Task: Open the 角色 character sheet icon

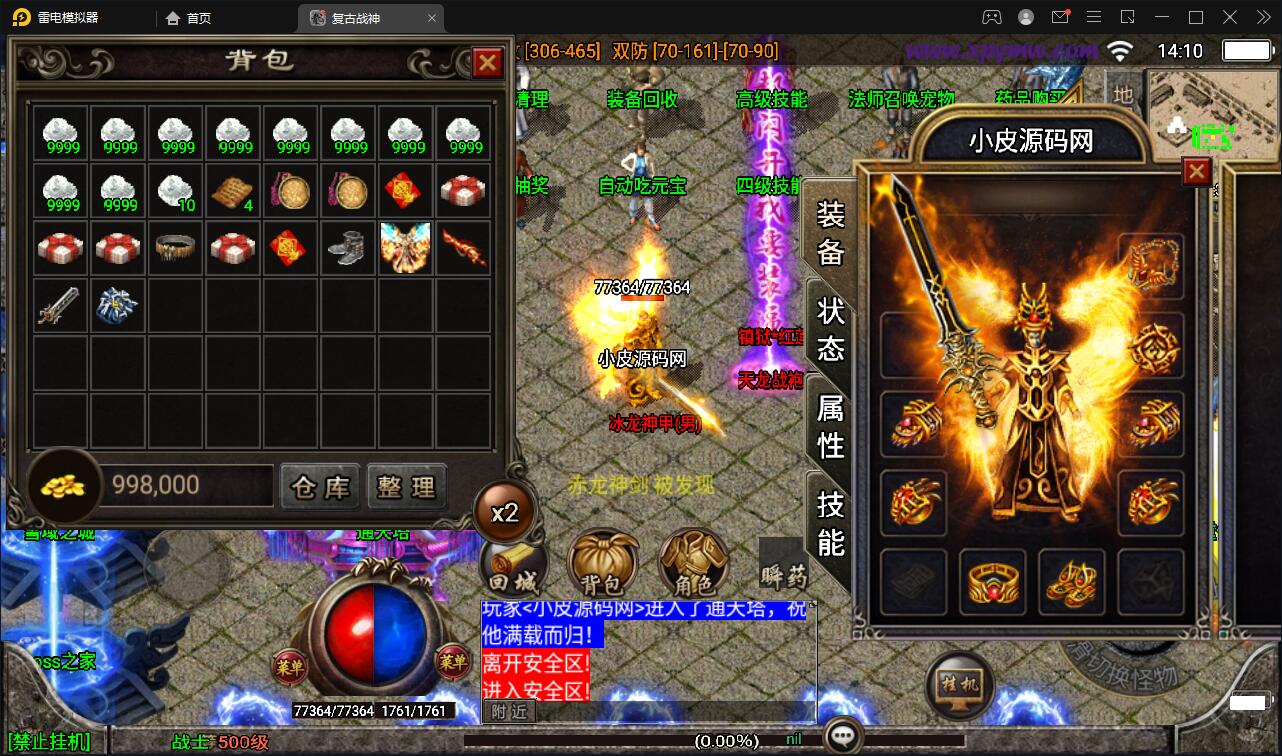Action: 693,567
